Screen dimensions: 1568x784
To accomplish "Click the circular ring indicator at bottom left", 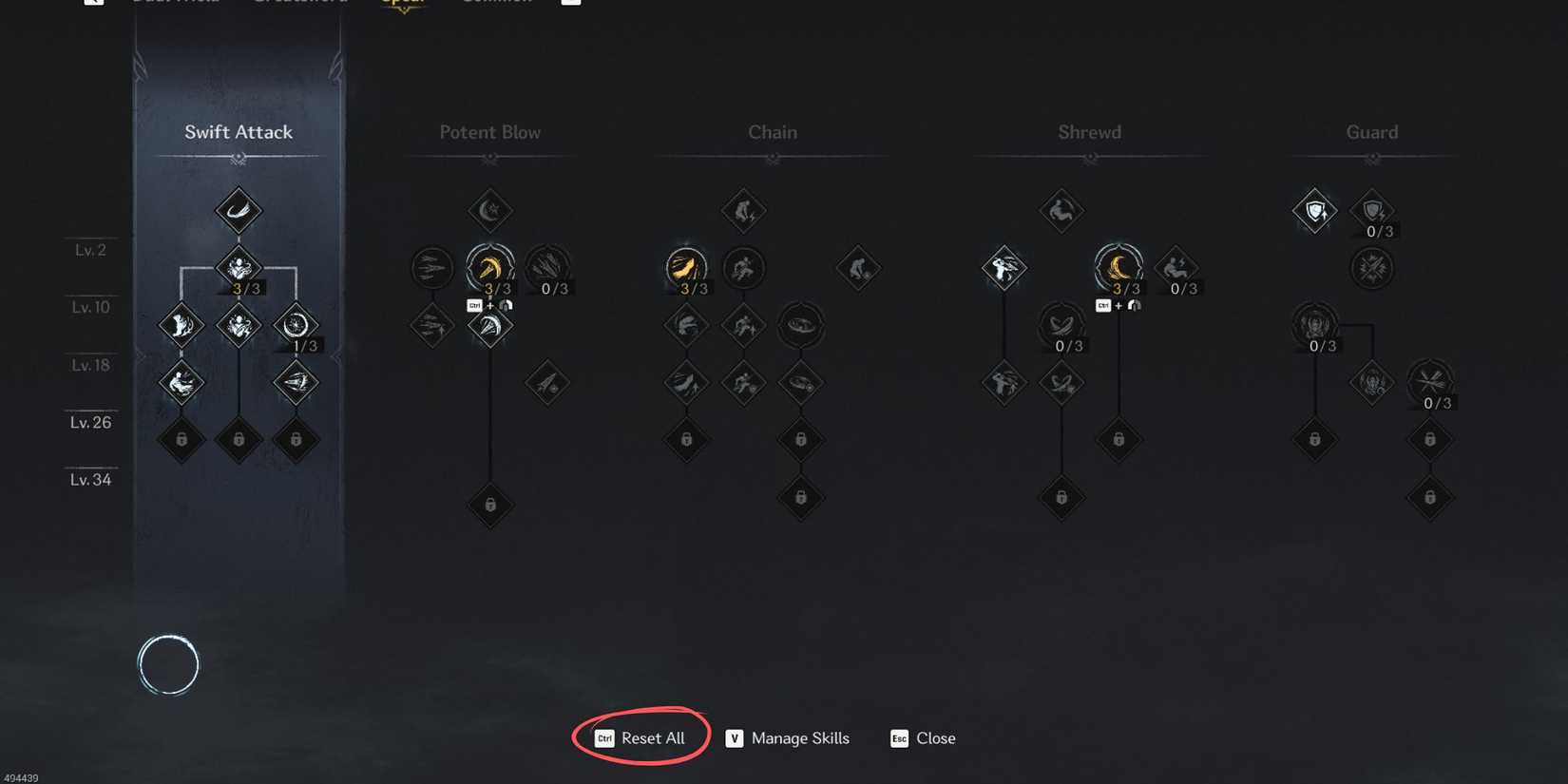I will click(x=169, y=663).
